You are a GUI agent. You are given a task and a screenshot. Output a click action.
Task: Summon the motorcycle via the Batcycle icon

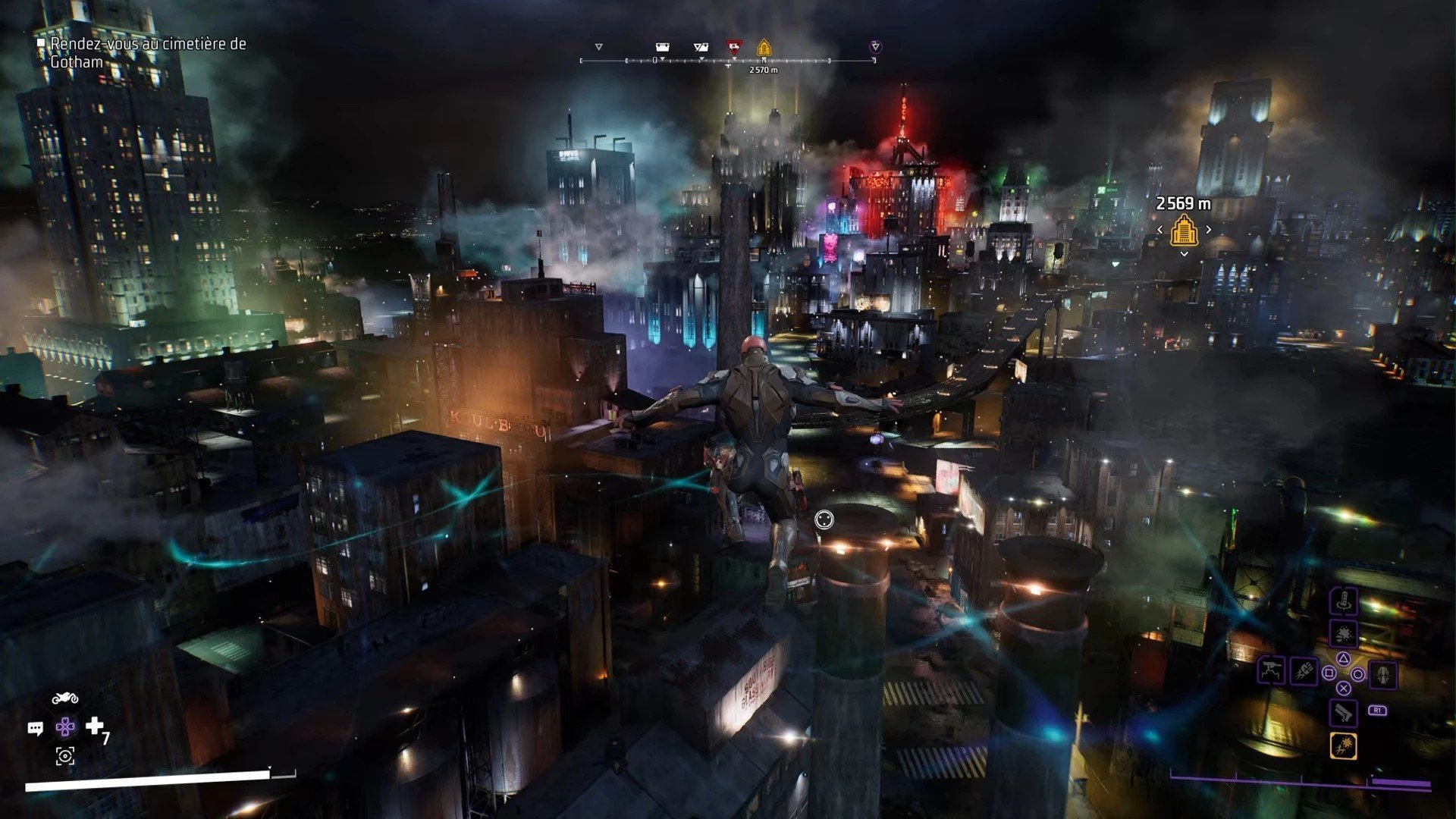65,698
